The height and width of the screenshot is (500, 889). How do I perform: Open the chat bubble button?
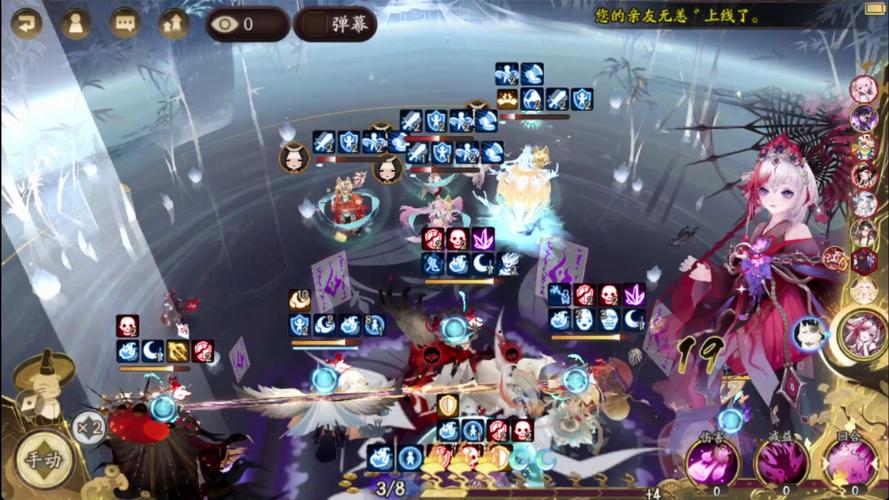click(x=125, y=22)
